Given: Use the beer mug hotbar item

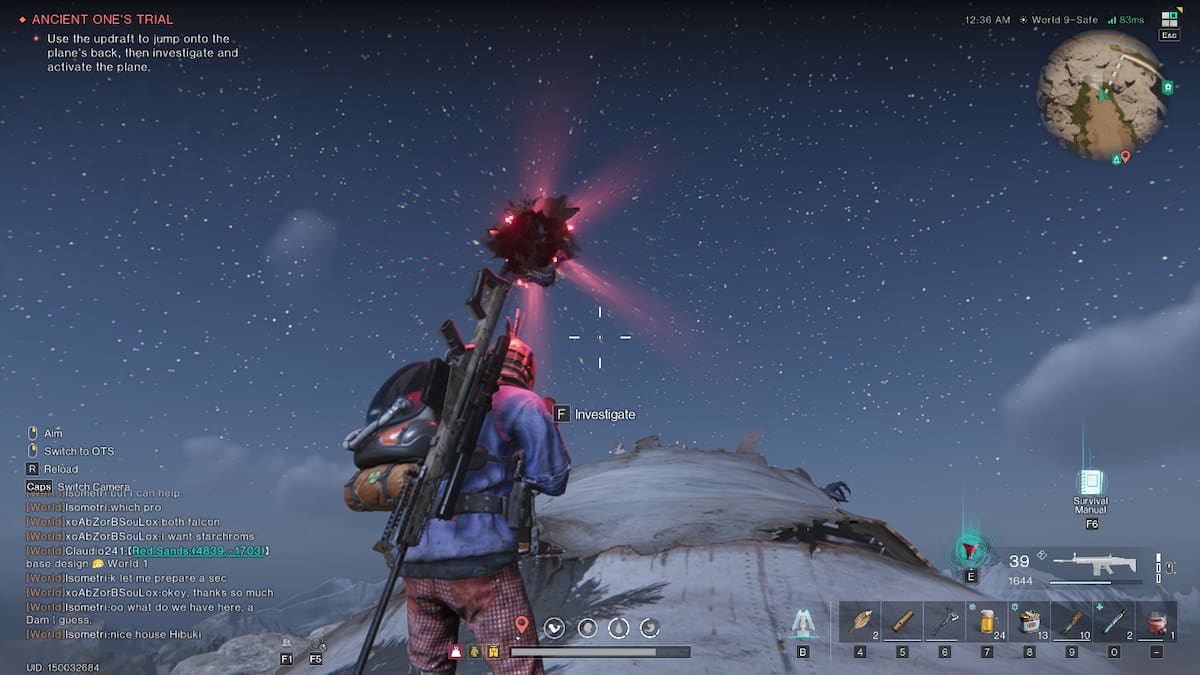Looking at the screenshot, I should [x=987, y=621].
